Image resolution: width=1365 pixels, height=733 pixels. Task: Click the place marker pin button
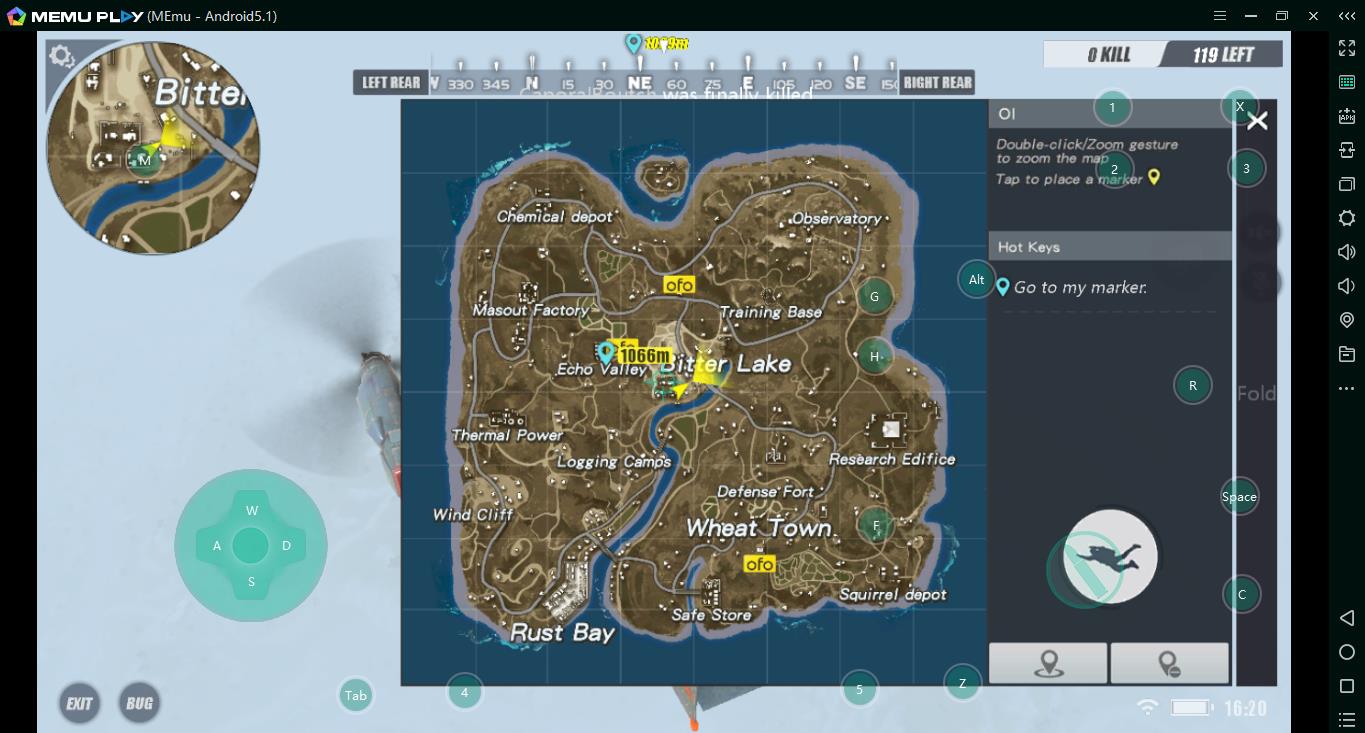coord(1048,663)
